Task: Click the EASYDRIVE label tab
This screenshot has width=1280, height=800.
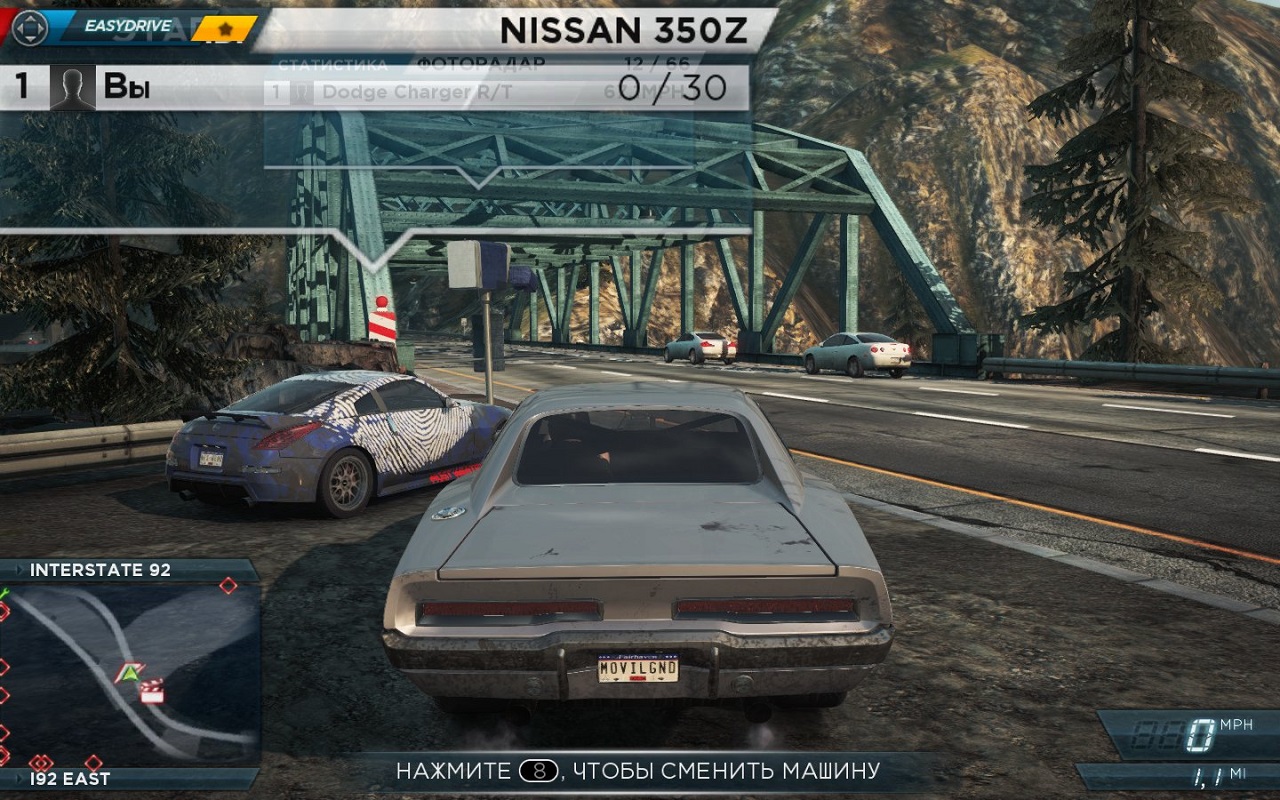Action: pyautogui.click(x=127, y=26)
